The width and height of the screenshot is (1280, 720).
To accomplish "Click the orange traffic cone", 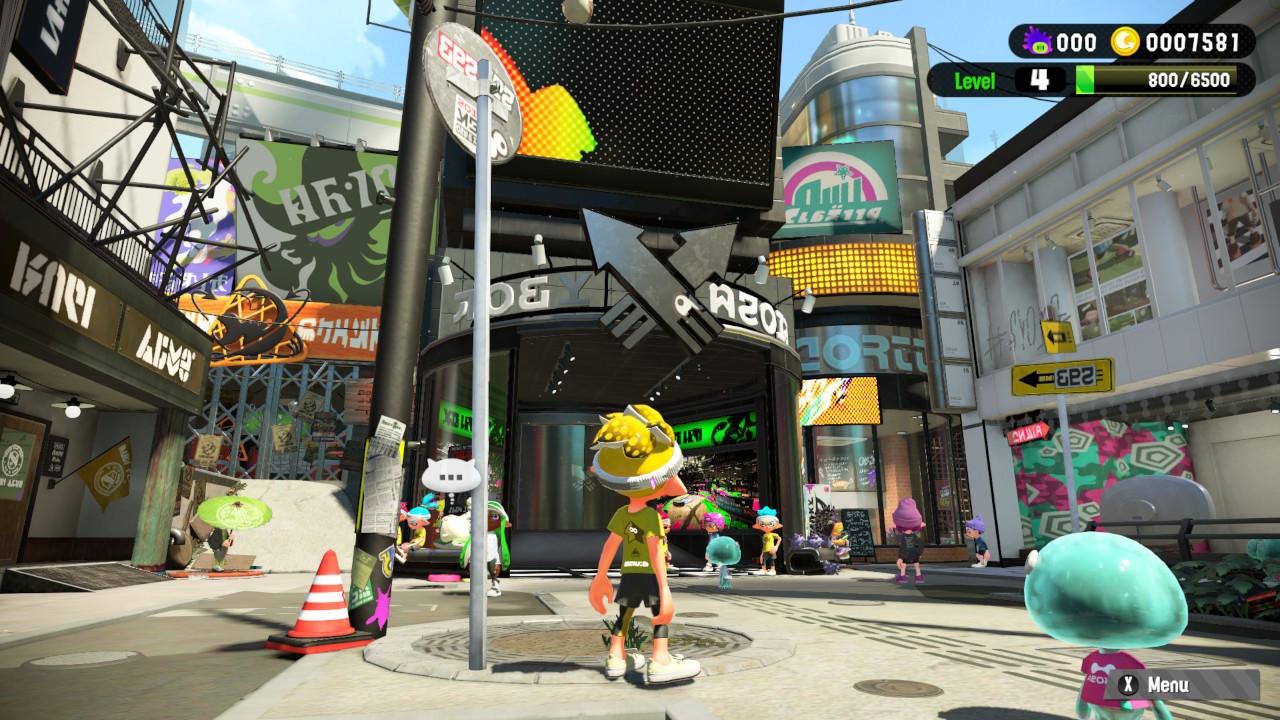I will pyautogui.click(x=320, y=600).
